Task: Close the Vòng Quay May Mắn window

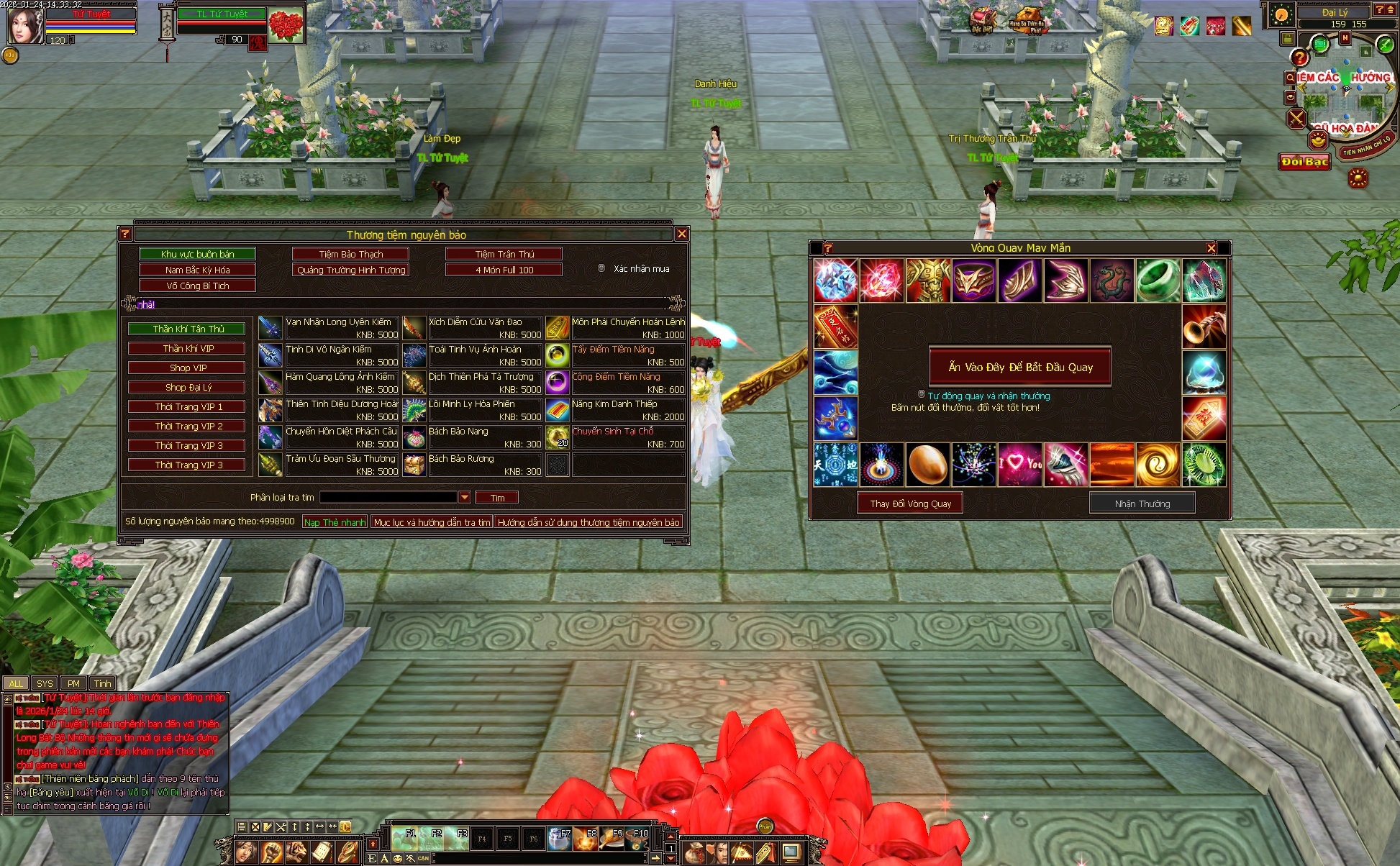Action: tap(1212, 248)
